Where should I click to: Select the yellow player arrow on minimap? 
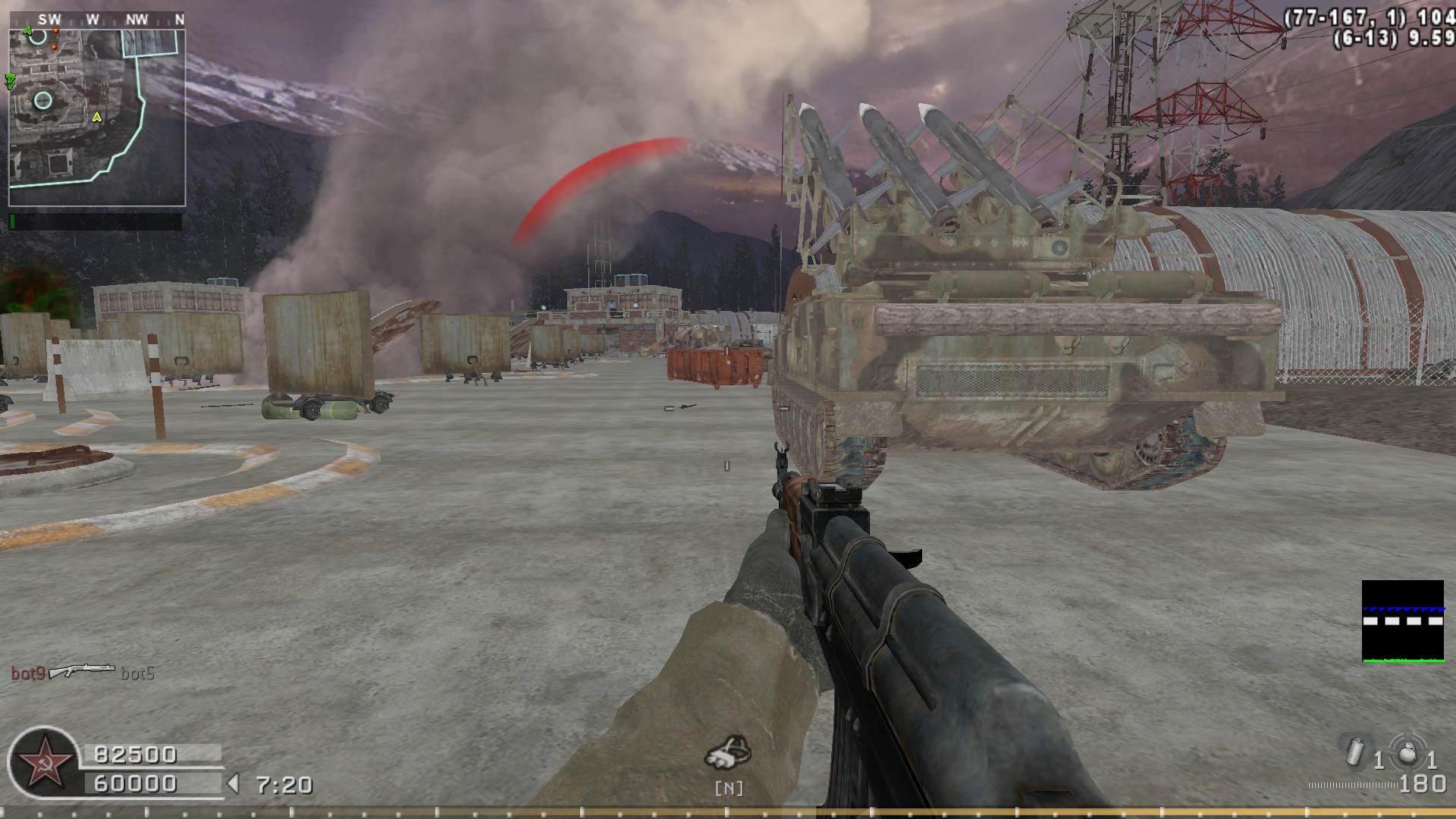coord(97,117)
